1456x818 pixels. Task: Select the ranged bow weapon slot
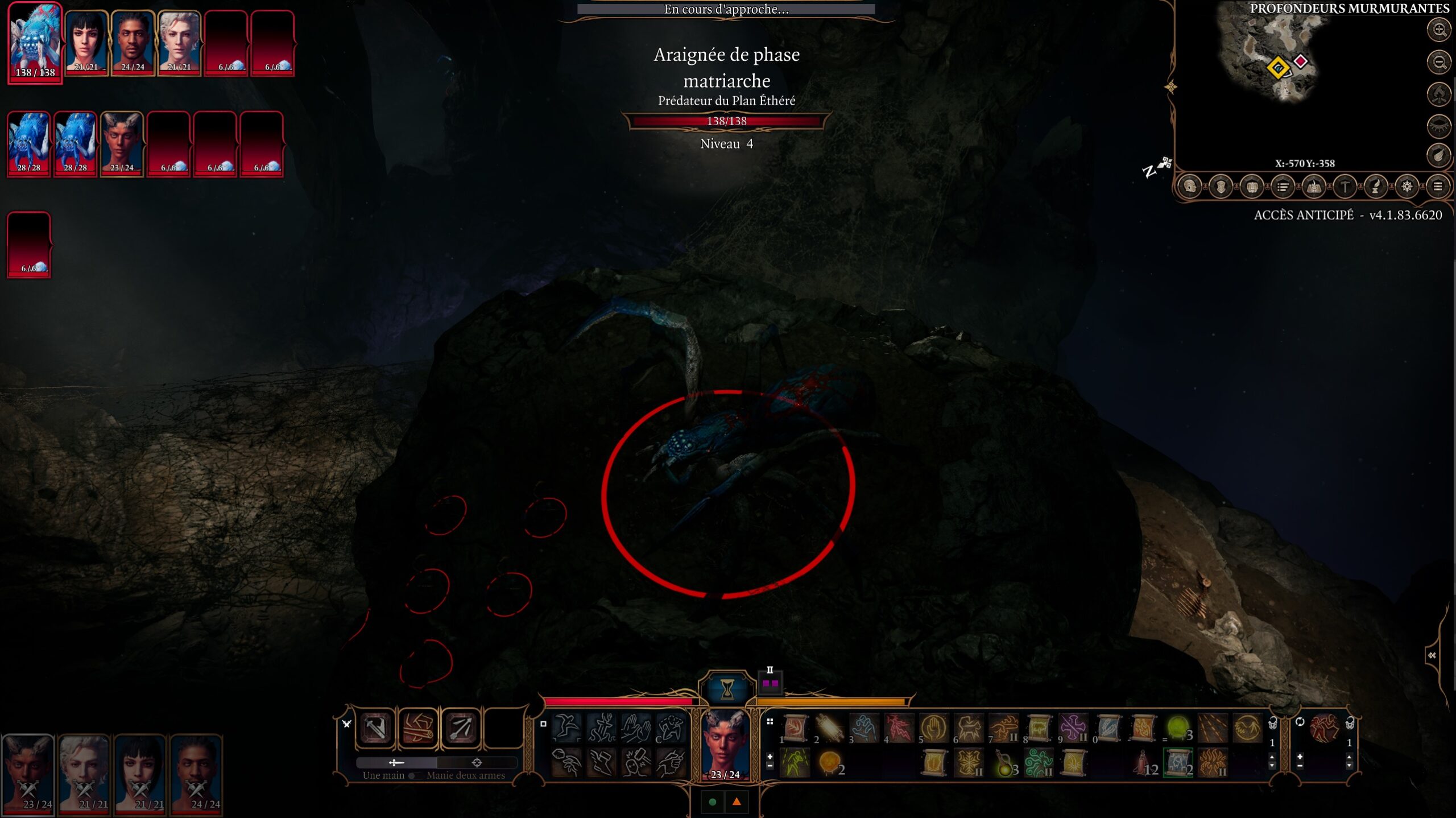point(461,728)
